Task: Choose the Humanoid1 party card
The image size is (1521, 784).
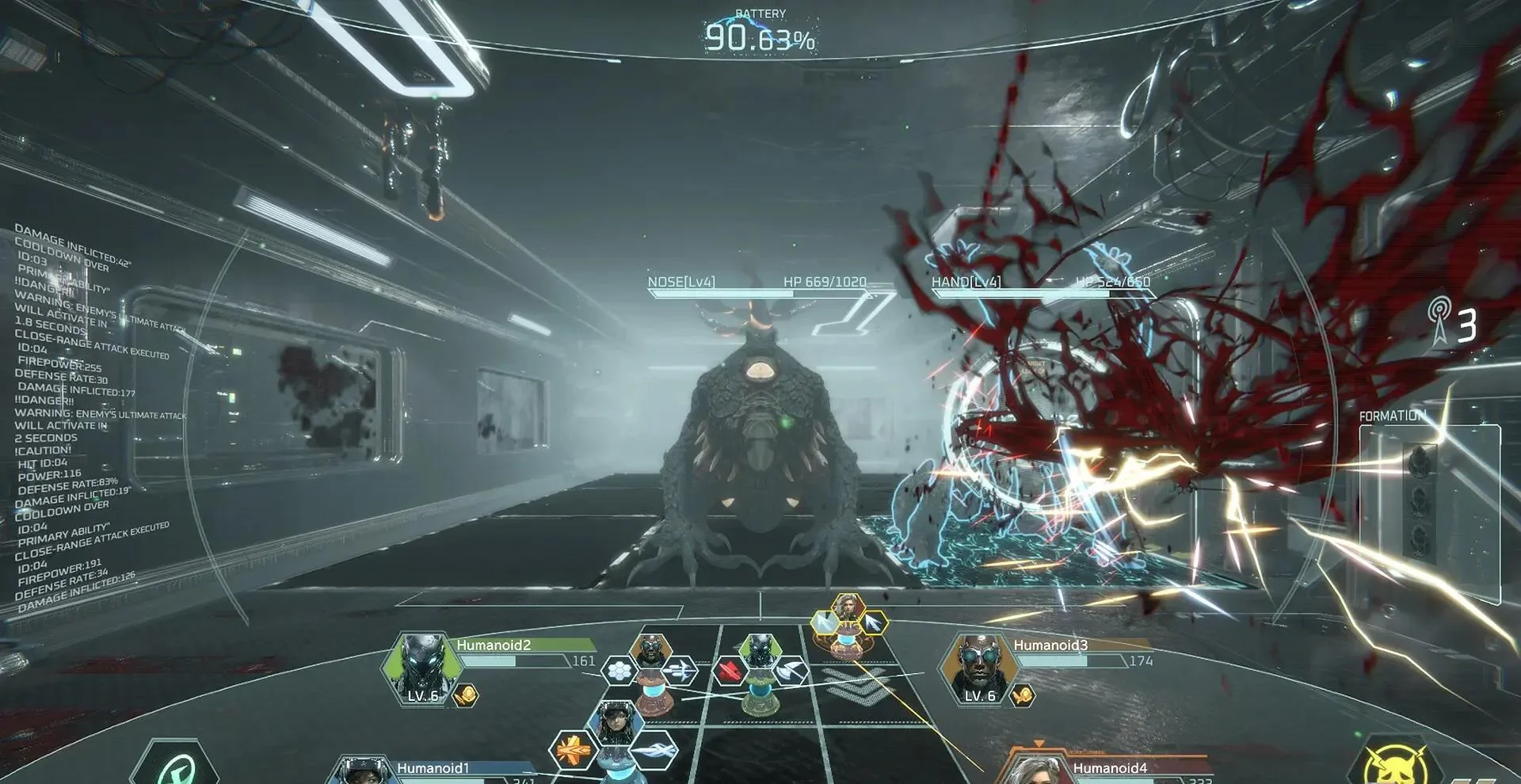Action: pos(433,769)
